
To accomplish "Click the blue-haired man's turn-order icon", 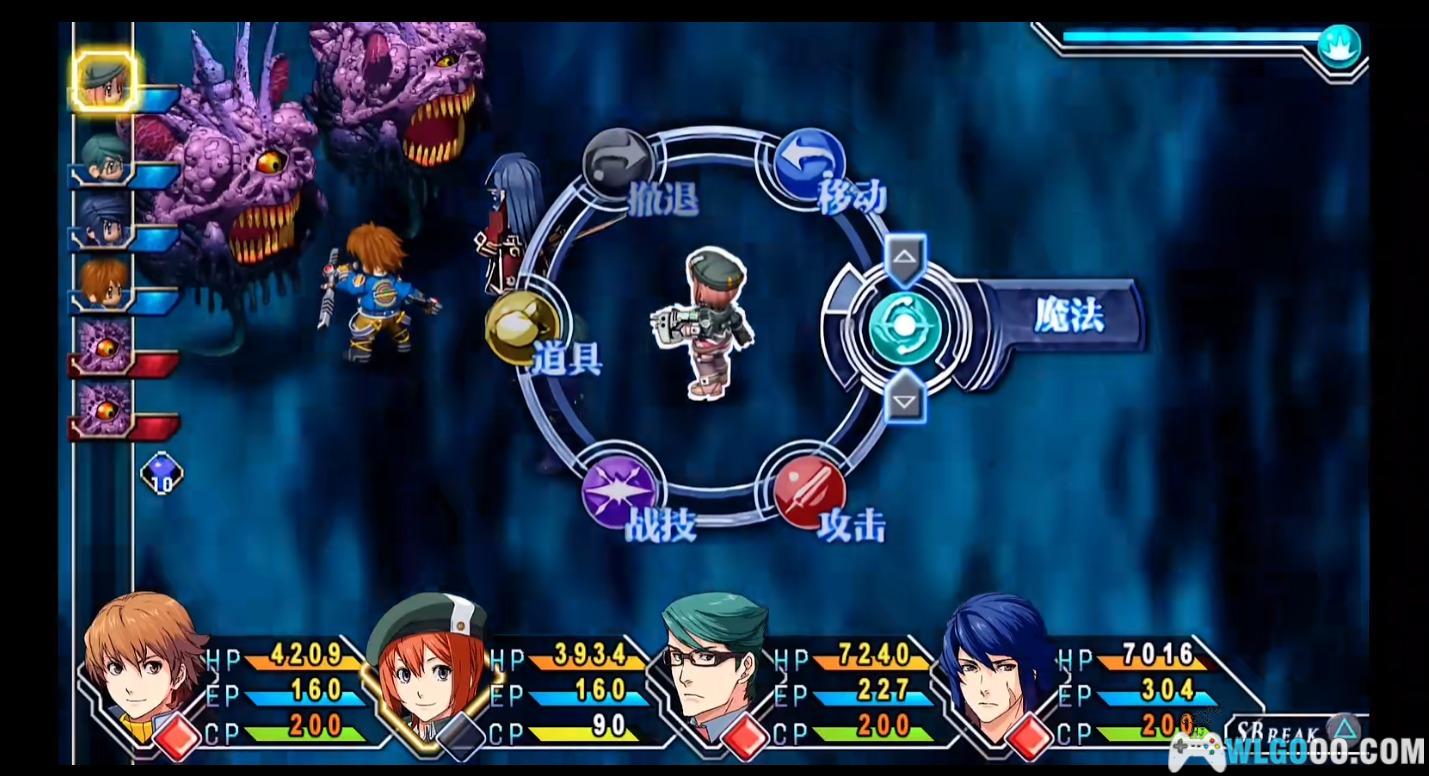I will click(104, 221).
